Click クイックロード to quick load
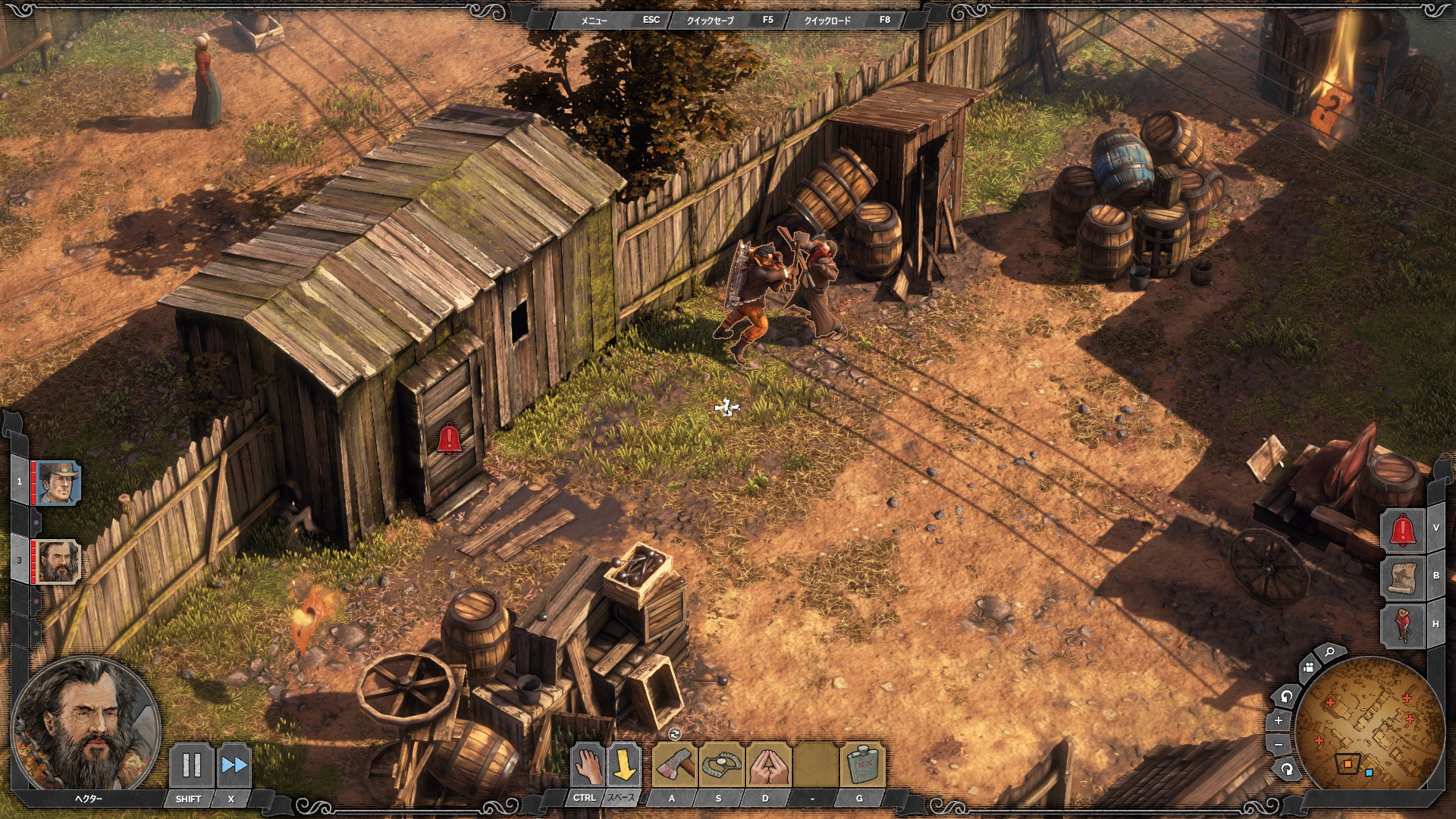This screenshot has width=1456, height=819. (827, 20)
